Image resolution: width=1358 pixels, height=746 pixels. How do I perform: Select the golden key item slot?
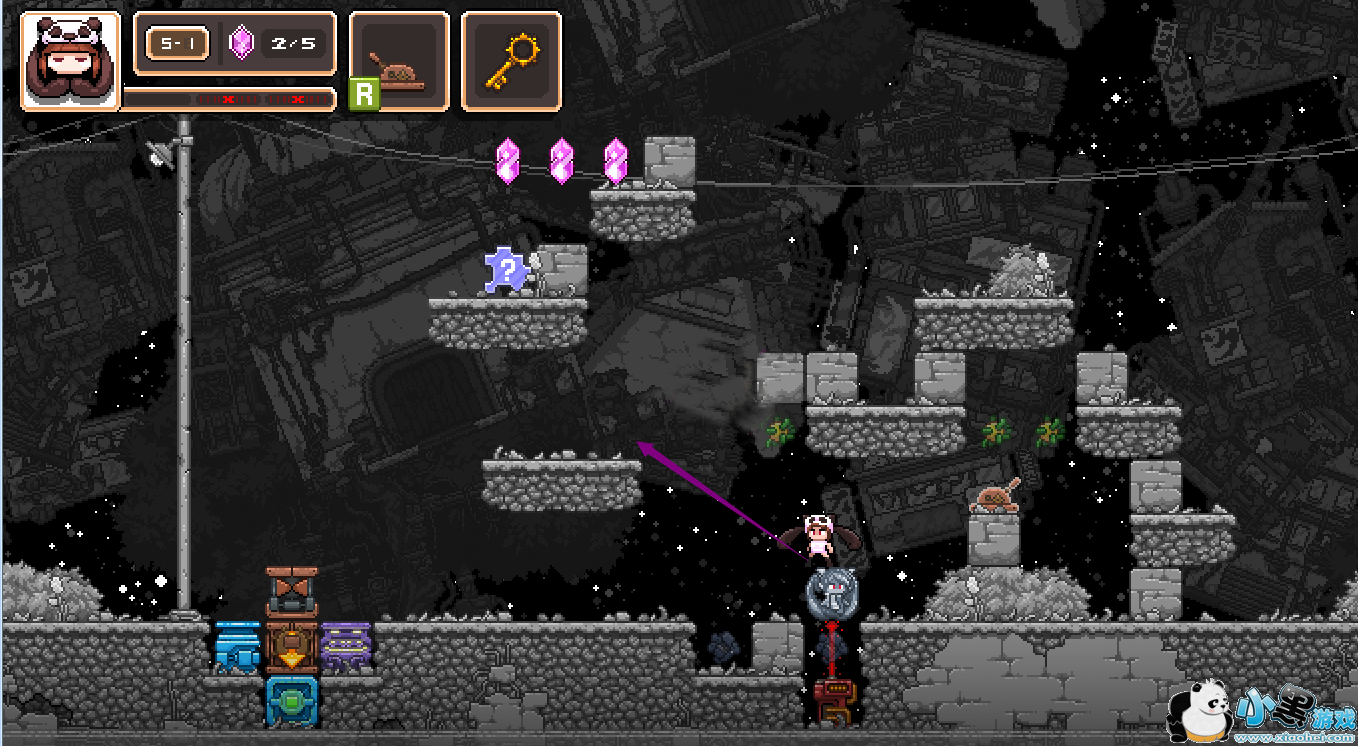[510, 61]
